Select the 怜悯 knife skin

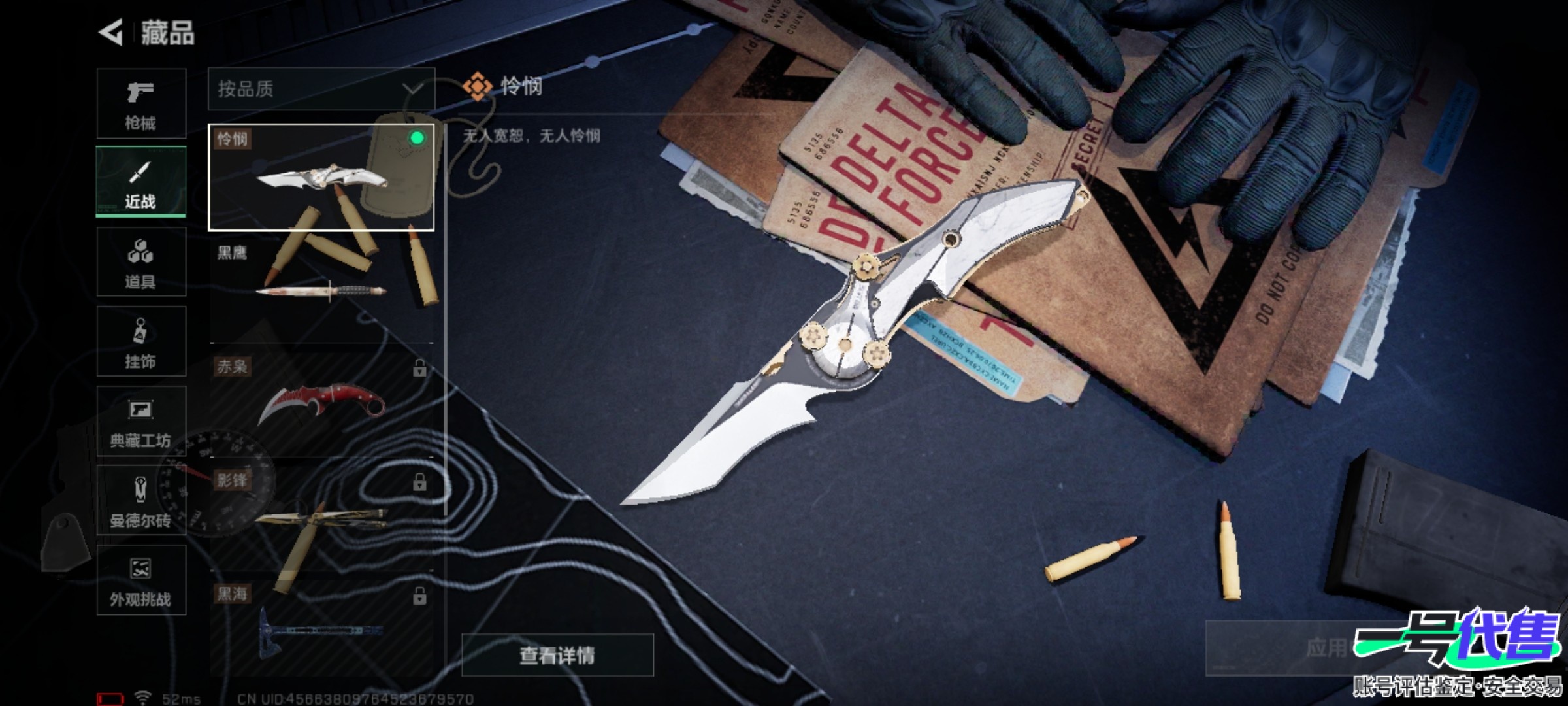coord(321,177)
